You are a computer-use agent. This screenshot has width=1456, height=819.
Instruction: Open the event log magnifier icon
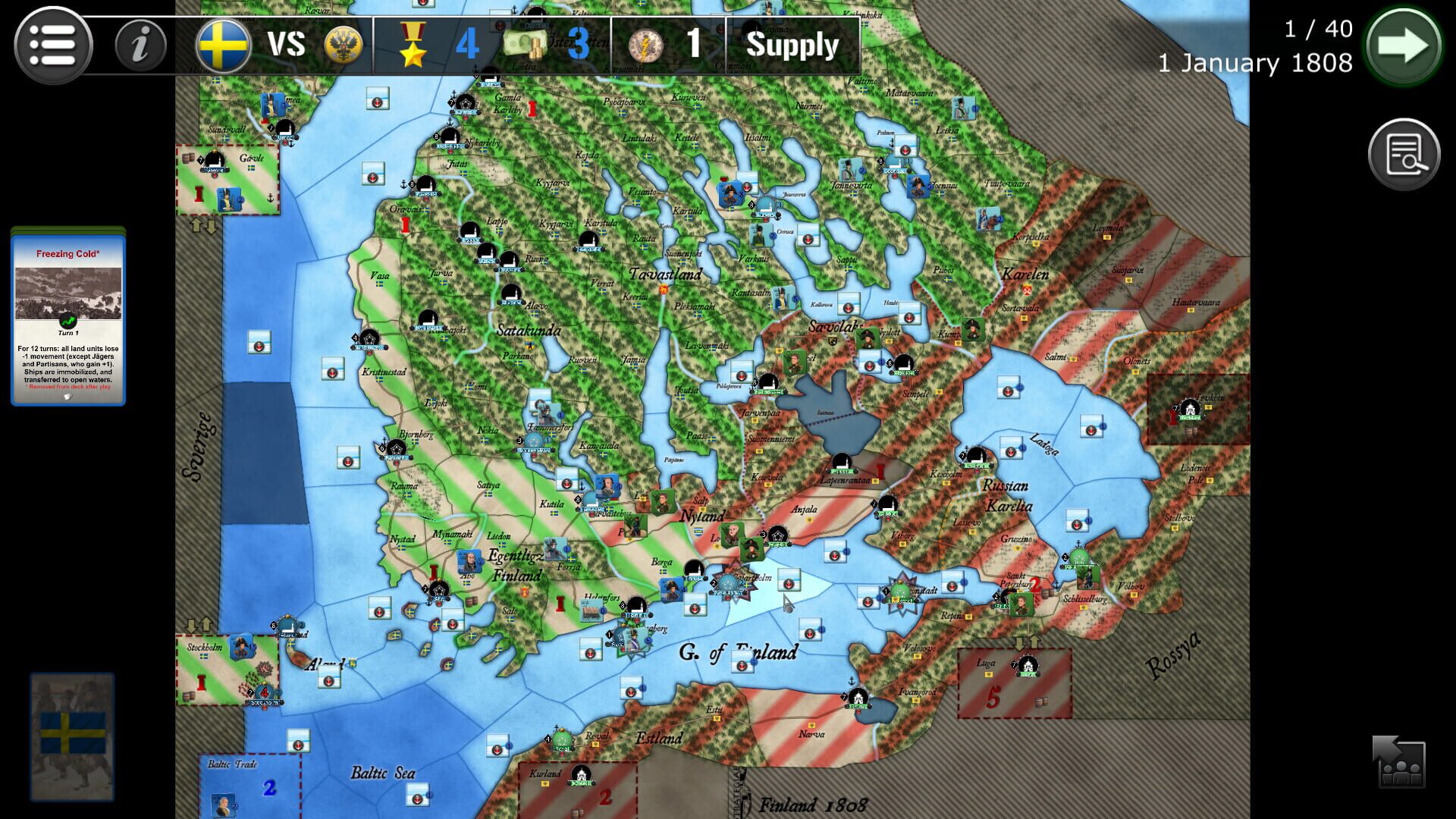click(x=1404, y=154)
